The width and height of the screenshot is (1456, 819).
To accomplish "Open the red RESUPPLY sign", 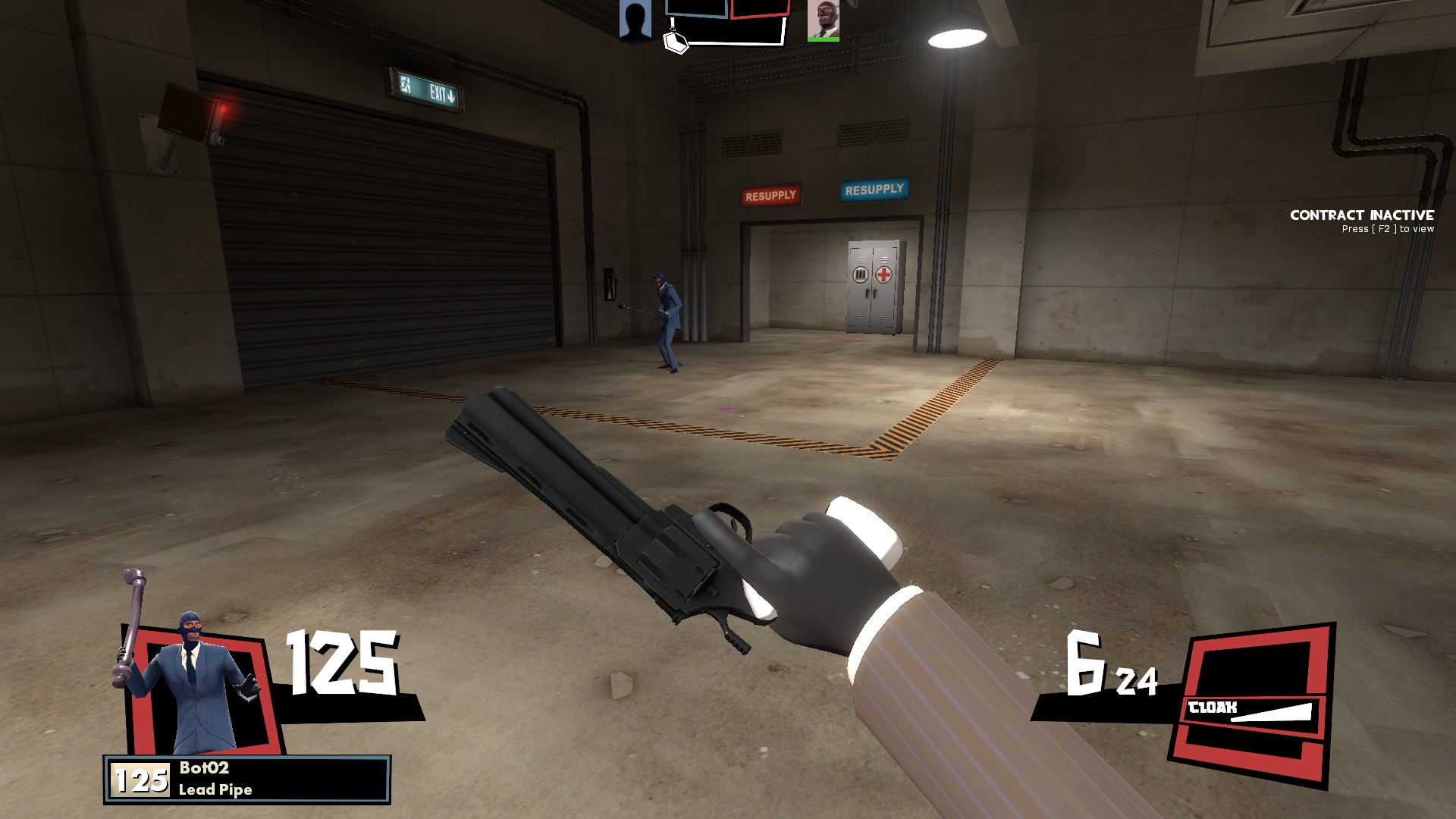I will [771, 193].
